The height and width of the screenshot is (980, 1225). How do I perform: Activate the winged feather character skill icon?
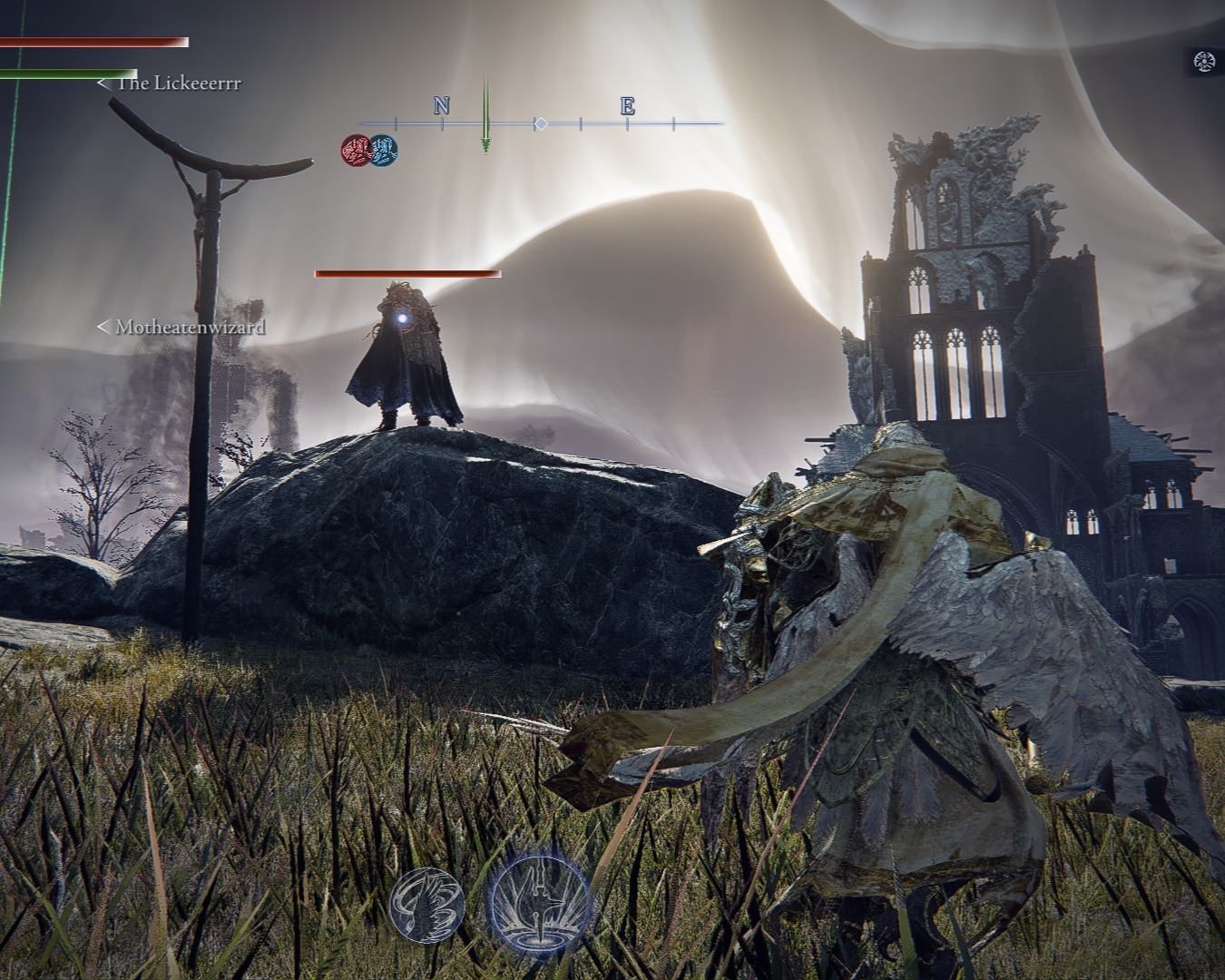(x=427, y=903)
